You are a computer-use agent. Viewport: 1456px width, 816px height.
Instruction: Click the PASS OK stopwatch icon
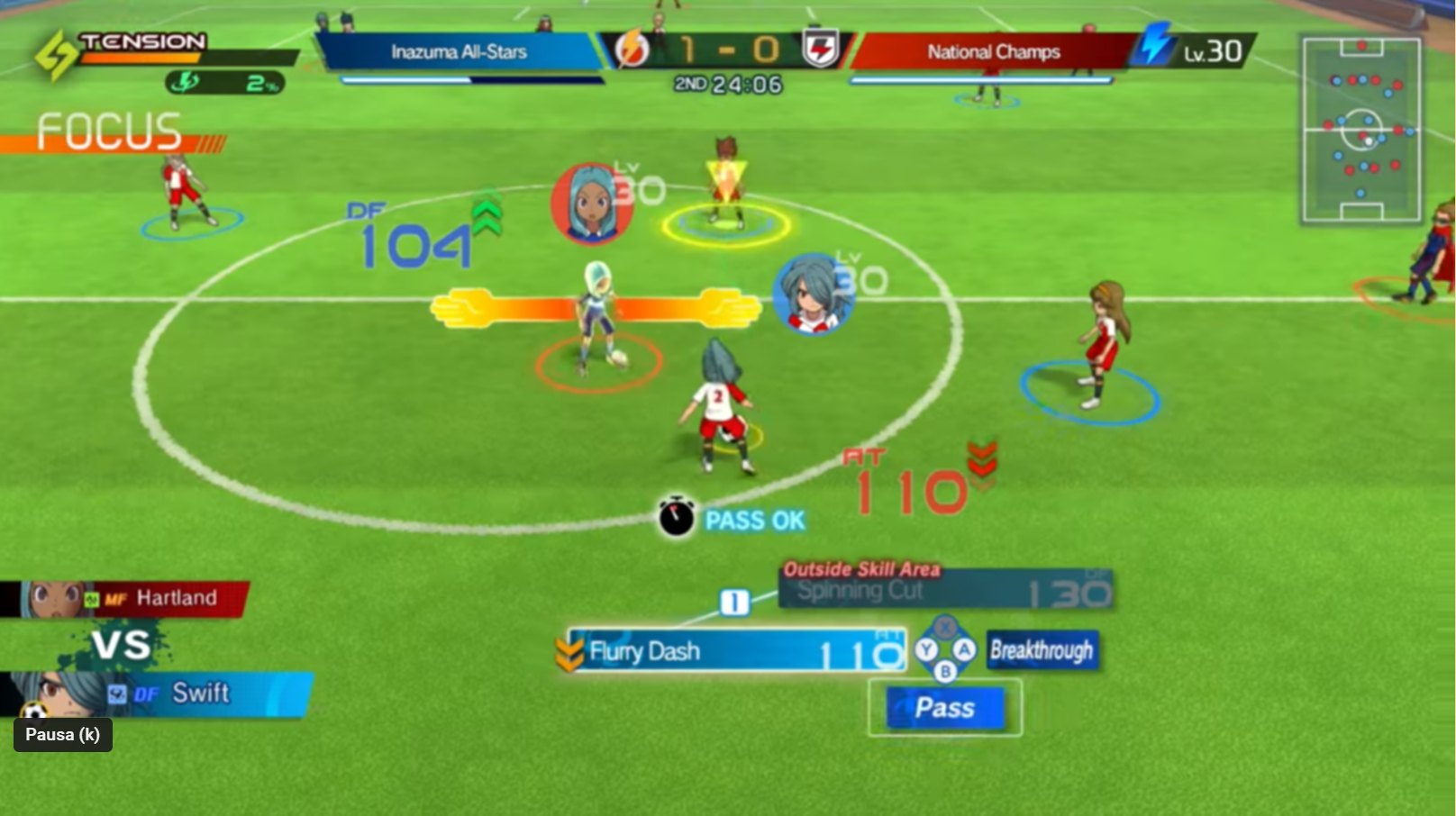(x=677, y=519)
